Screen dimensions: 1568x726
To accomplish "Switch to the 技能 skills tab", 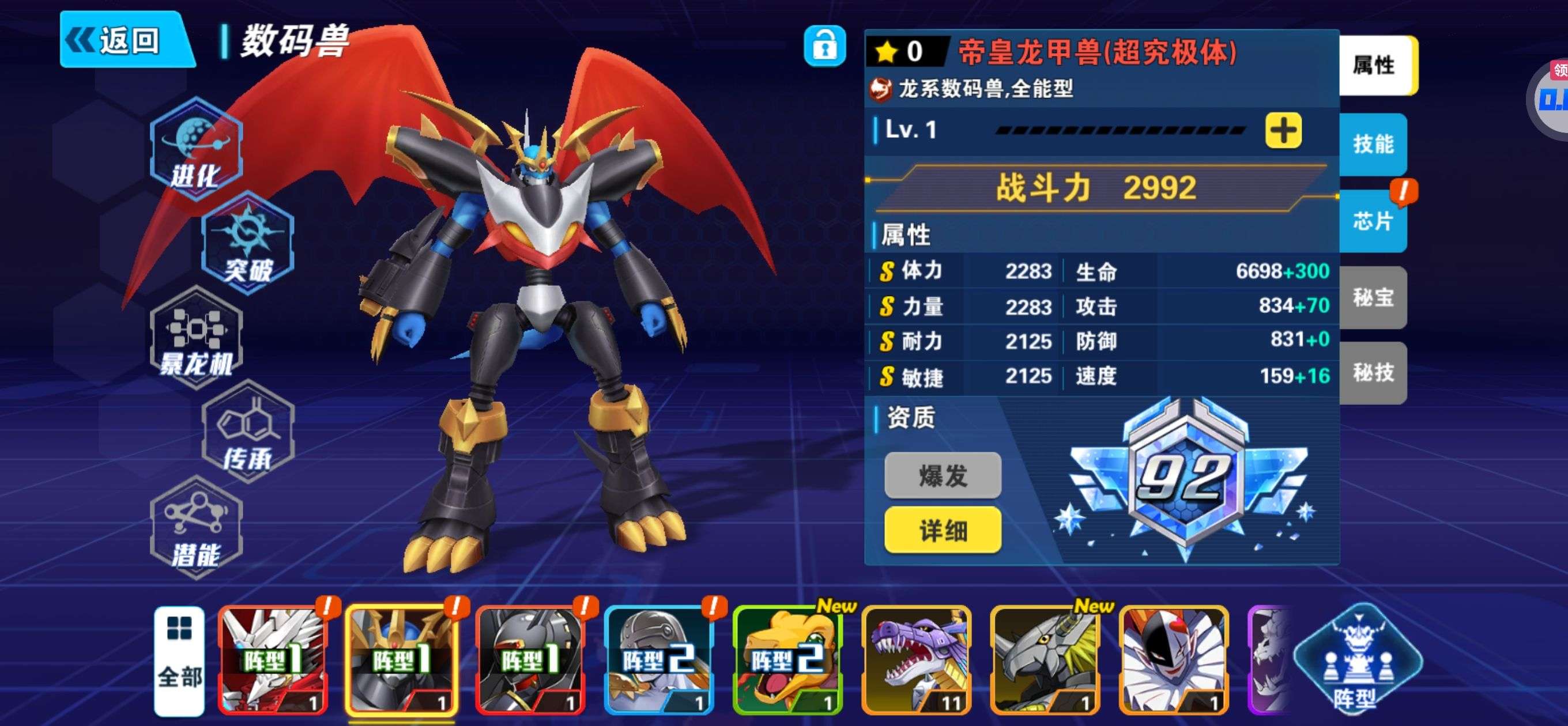I will click(x=1373, y=144).
